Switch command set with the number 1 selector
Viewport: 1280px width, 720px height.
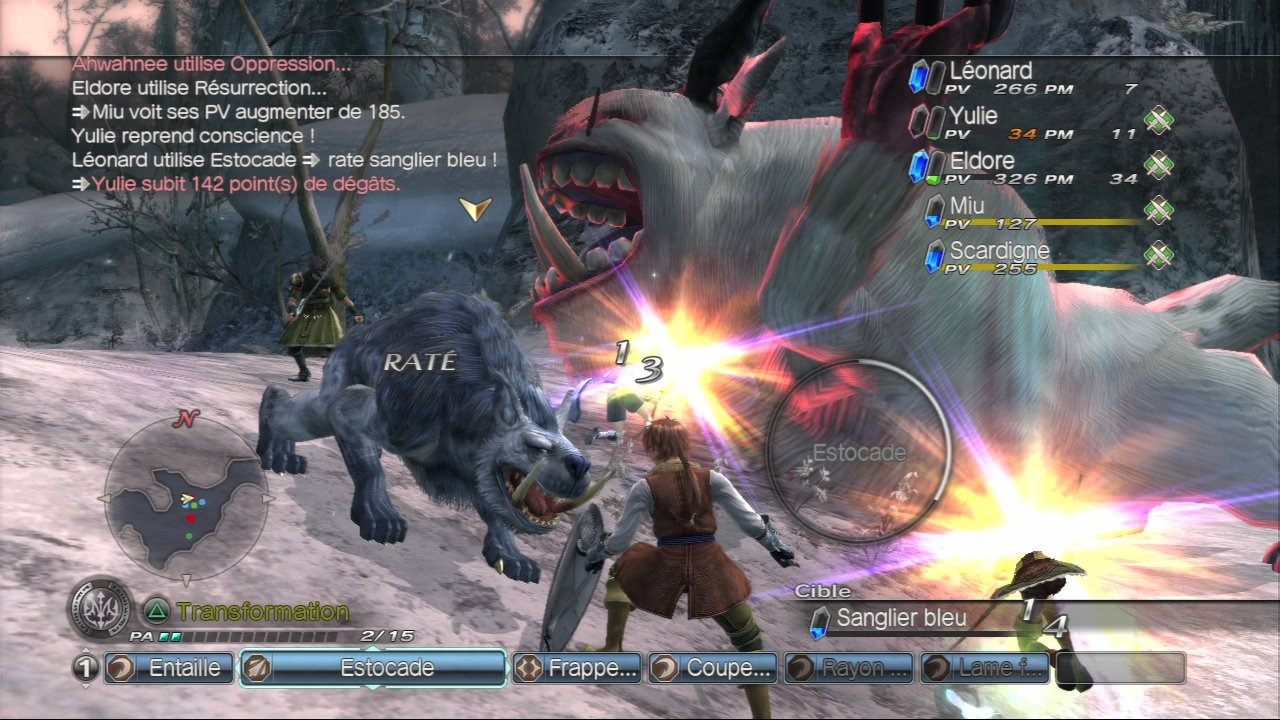point(86,668)
